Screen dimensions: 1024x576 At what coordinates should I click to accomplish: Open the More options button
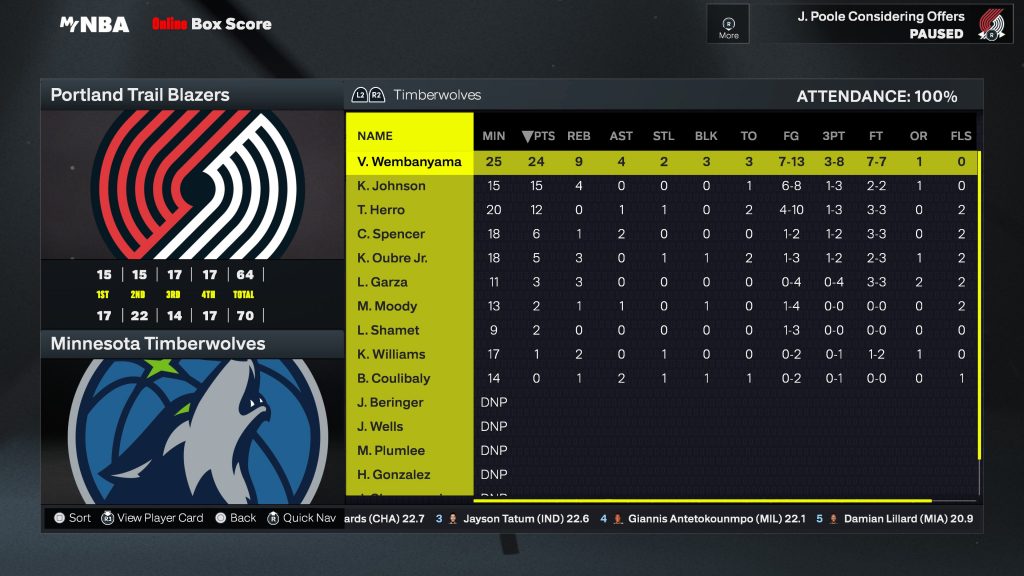(x=728, y=26)
